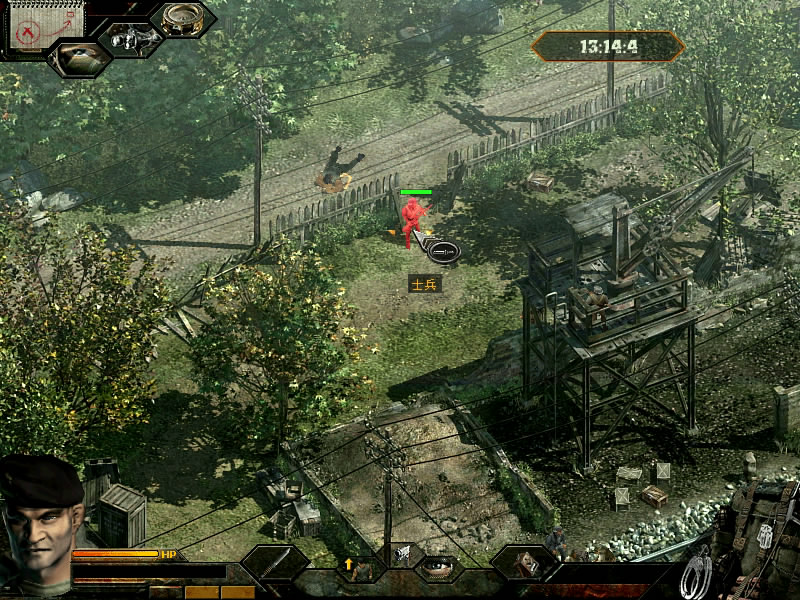
Task: Select the rope coil item
Action: 696,574
